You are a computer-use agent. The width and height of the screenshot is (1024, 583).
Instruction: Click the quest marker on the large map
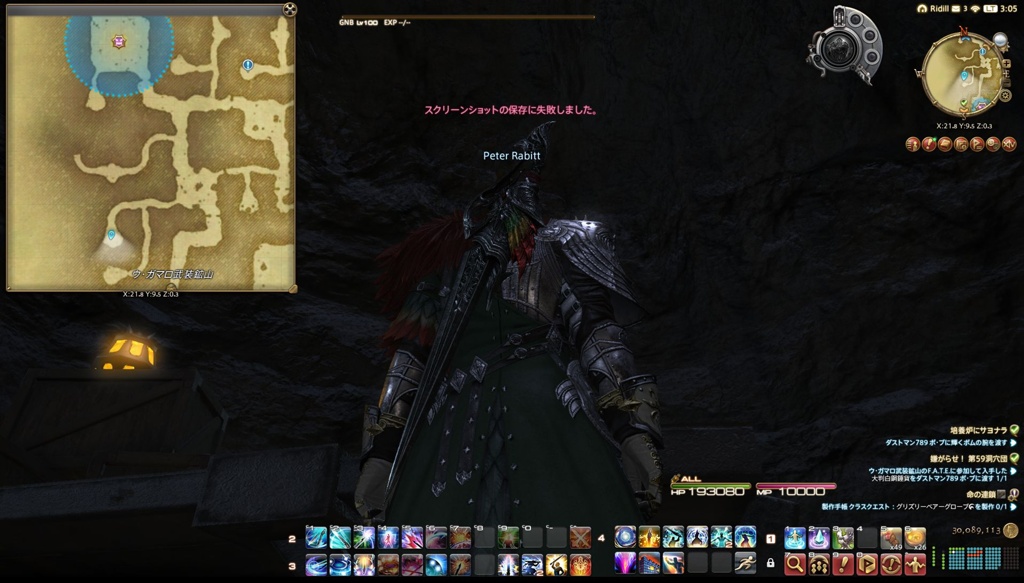[247, 65]
